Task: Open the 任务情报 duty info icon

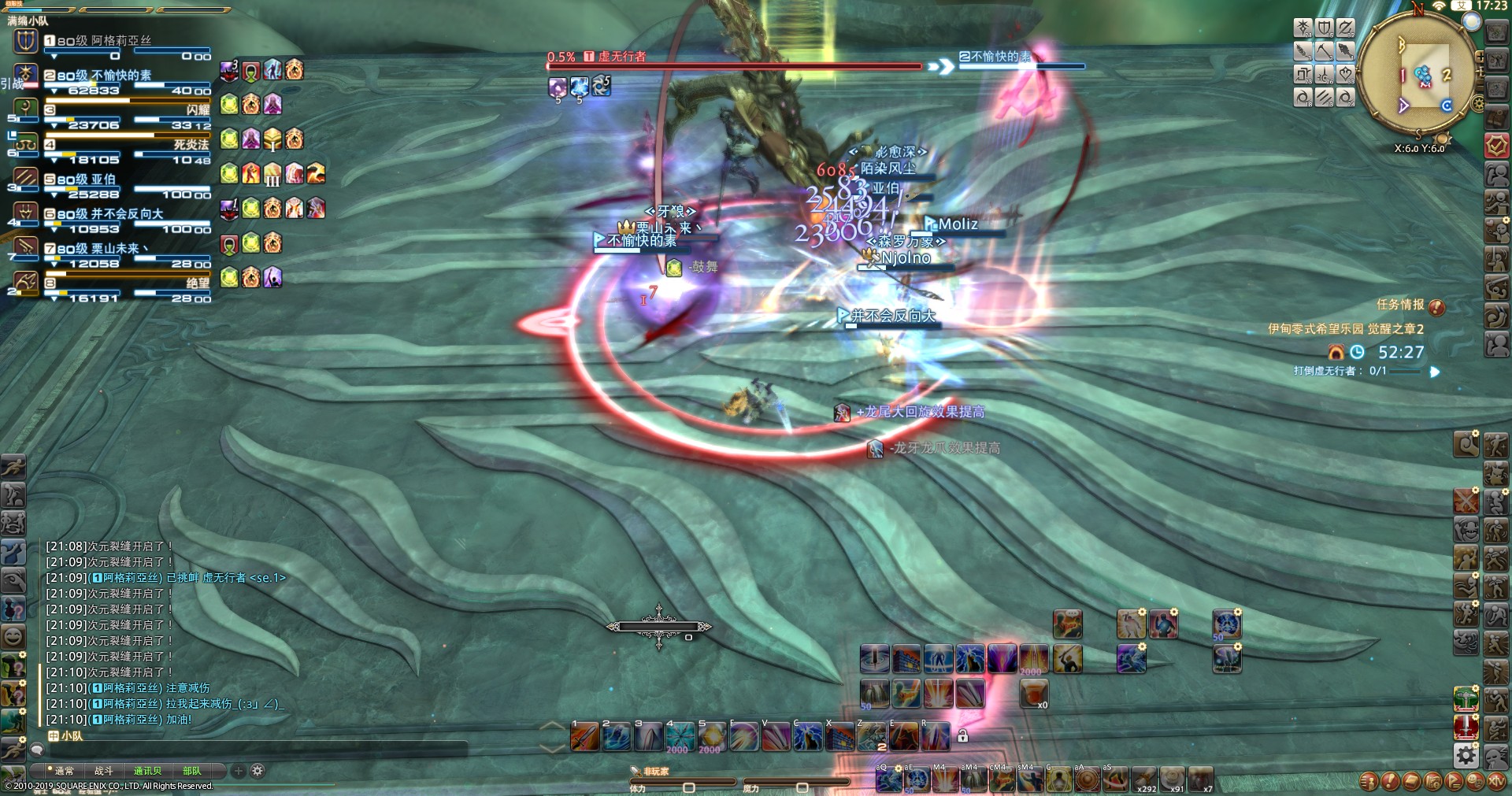Action: point(1436,306)
